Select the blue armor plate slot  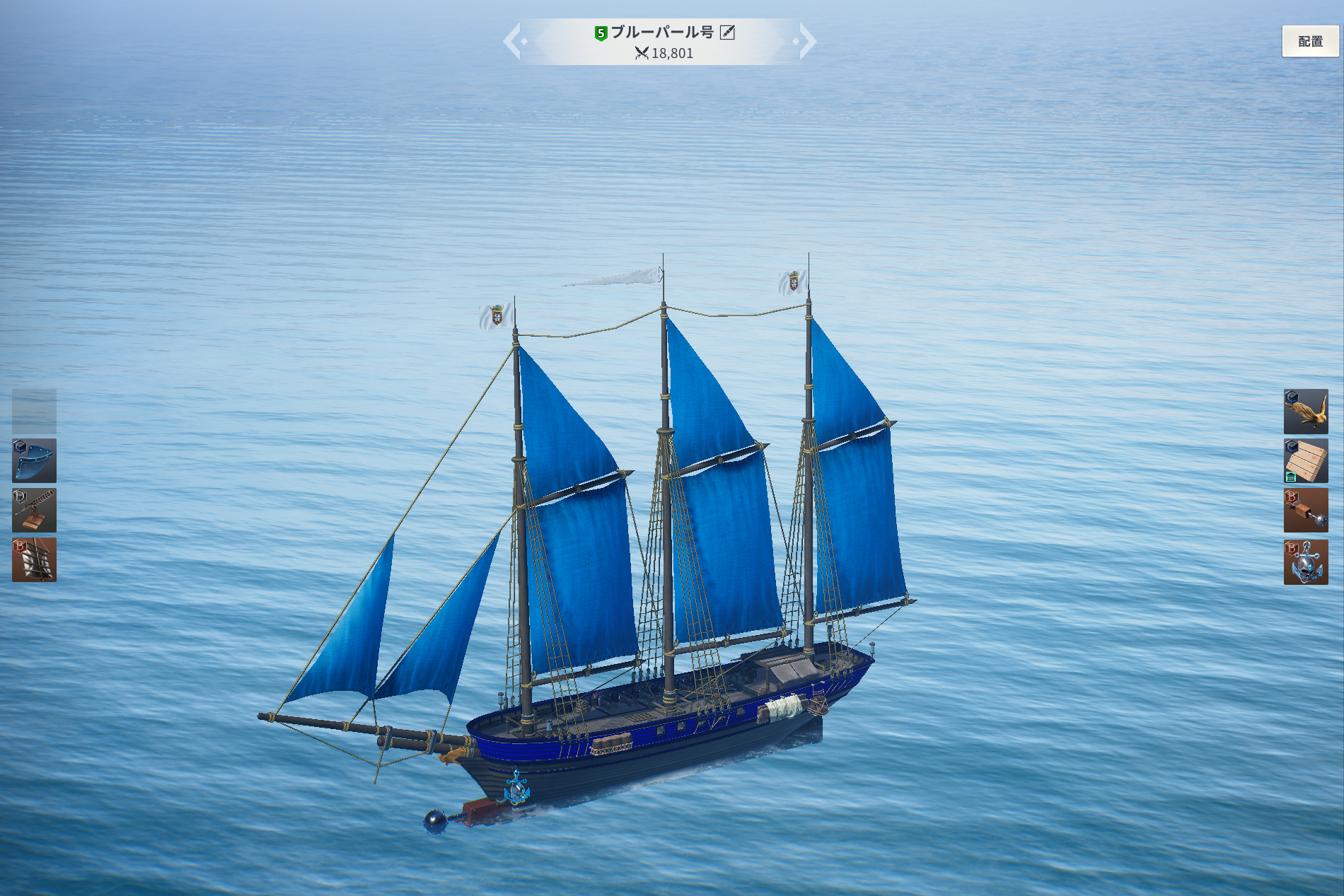(34, 460)
